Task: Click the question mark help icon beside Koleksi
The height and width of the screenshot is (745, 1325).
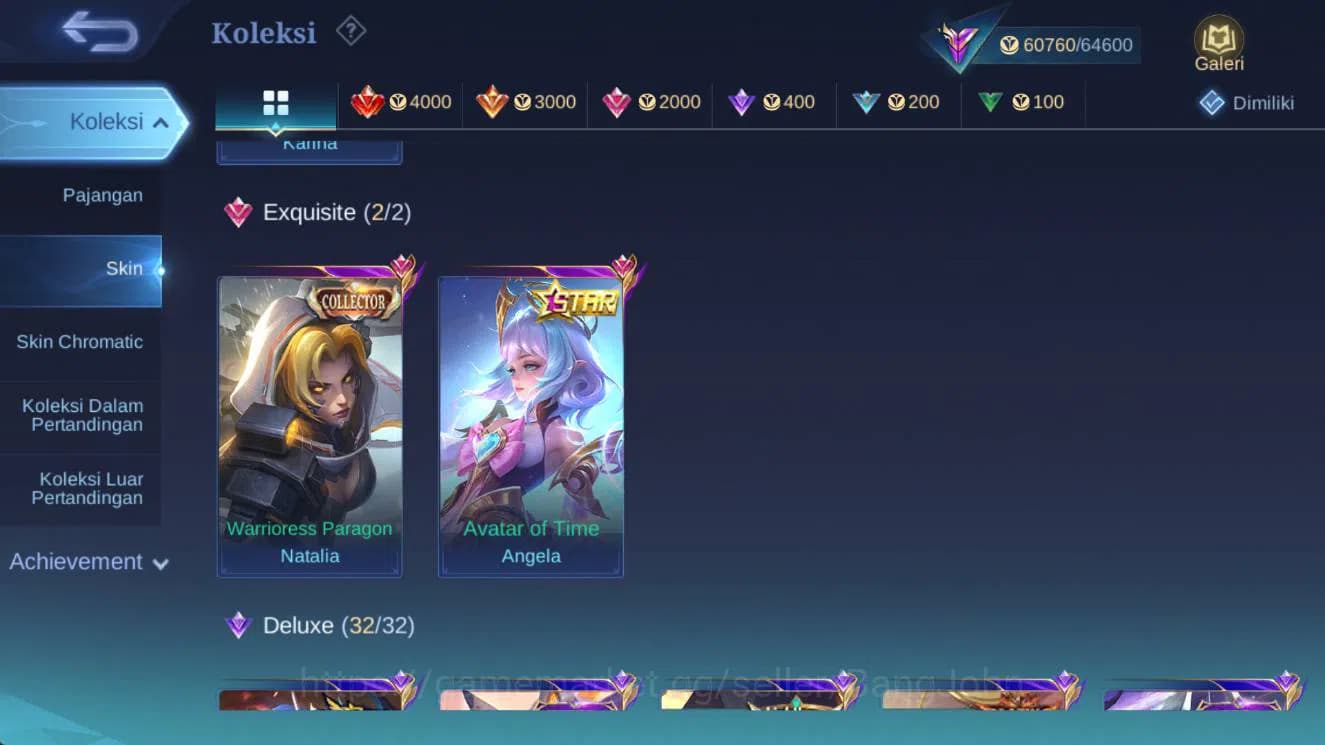Action: point(350,31)
